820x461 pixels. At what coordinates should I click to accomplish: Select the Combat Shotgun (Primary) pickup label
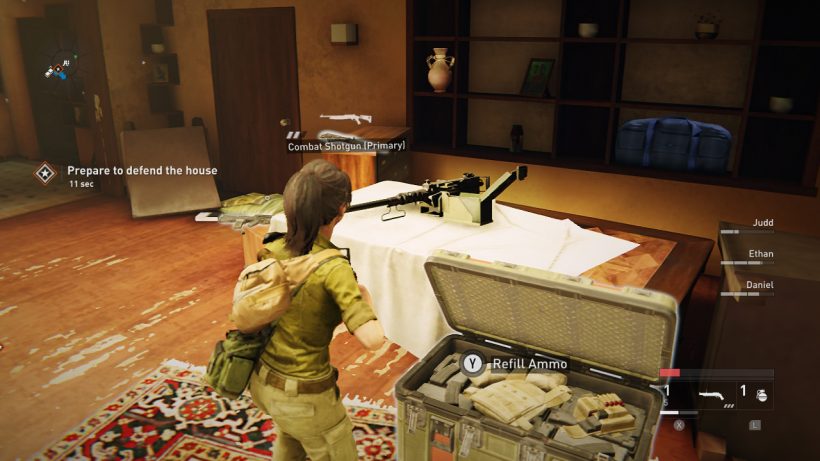point(346,146)
